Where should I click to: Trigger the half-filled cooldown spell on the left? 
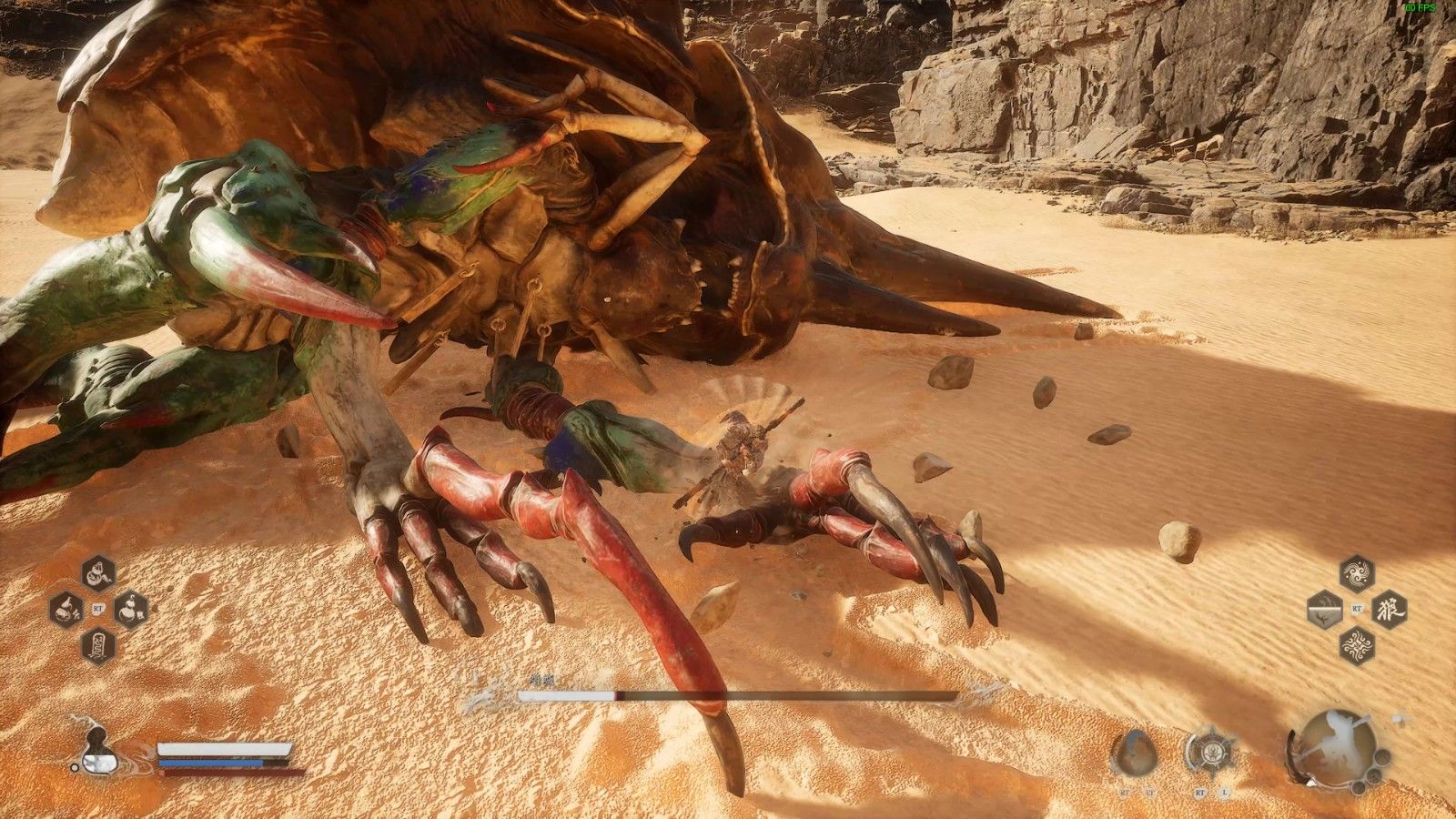point(1325,609)
